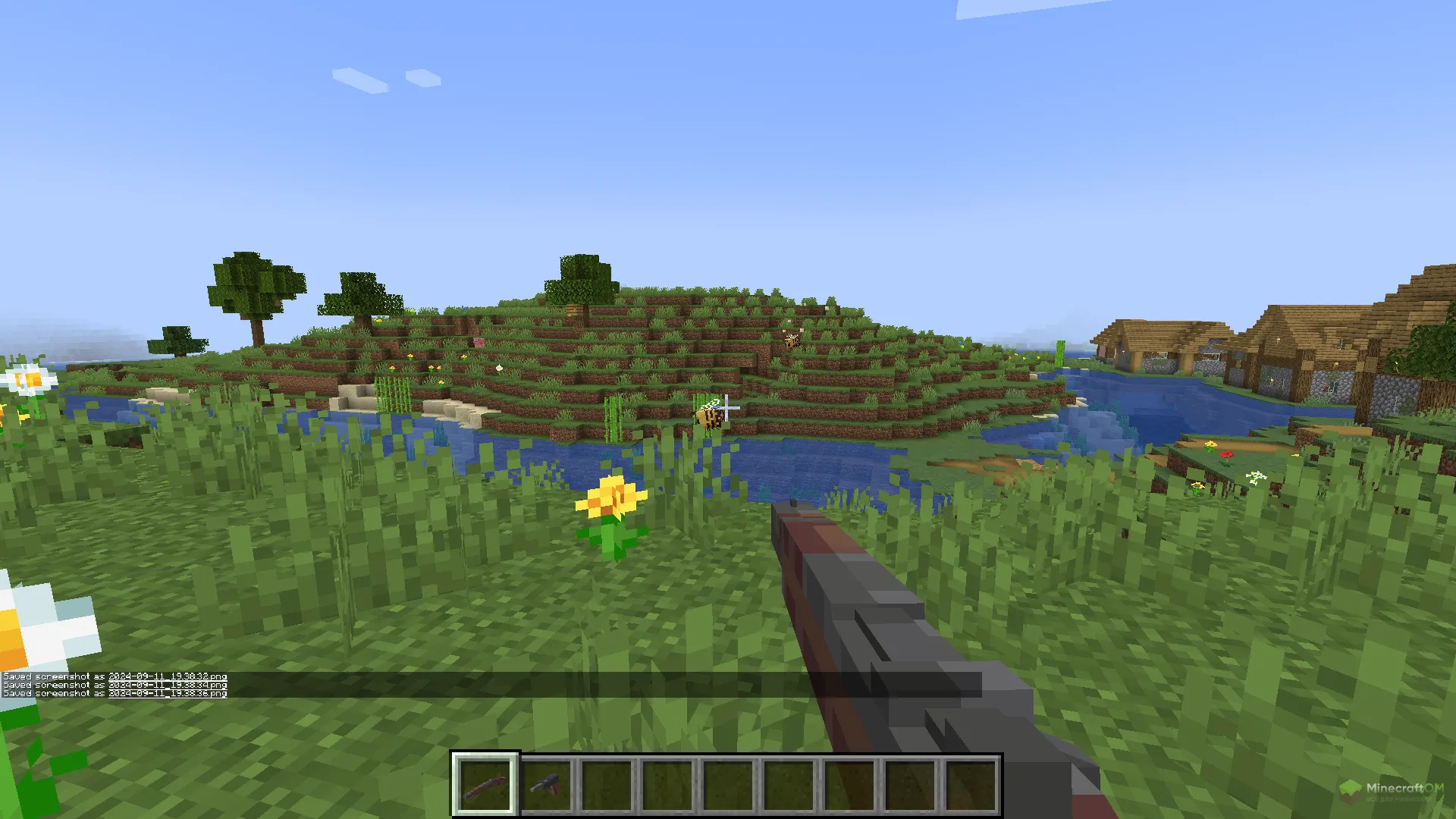Open screenshot link 2024-09-11_19.38.32.png

(168, 676)
